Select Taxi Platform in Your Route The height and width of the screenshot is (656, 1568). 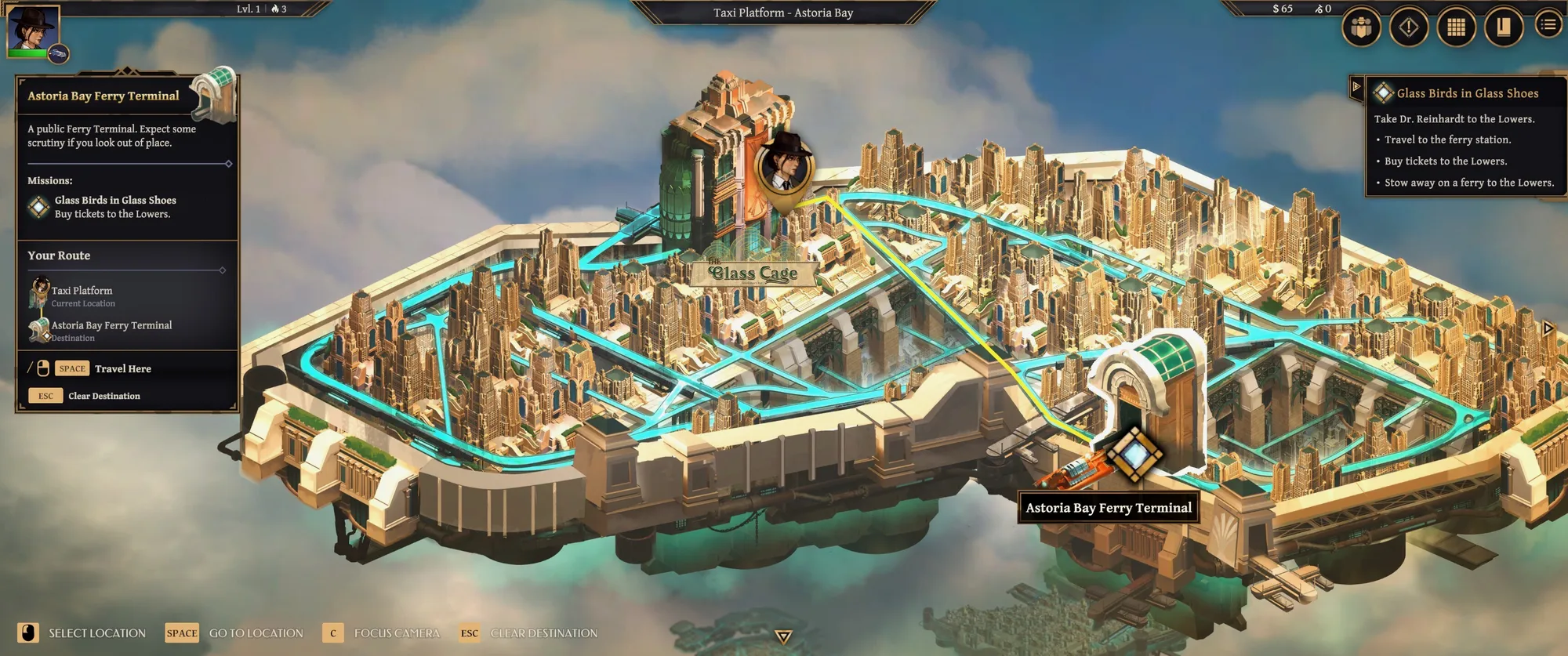point(82,291)
